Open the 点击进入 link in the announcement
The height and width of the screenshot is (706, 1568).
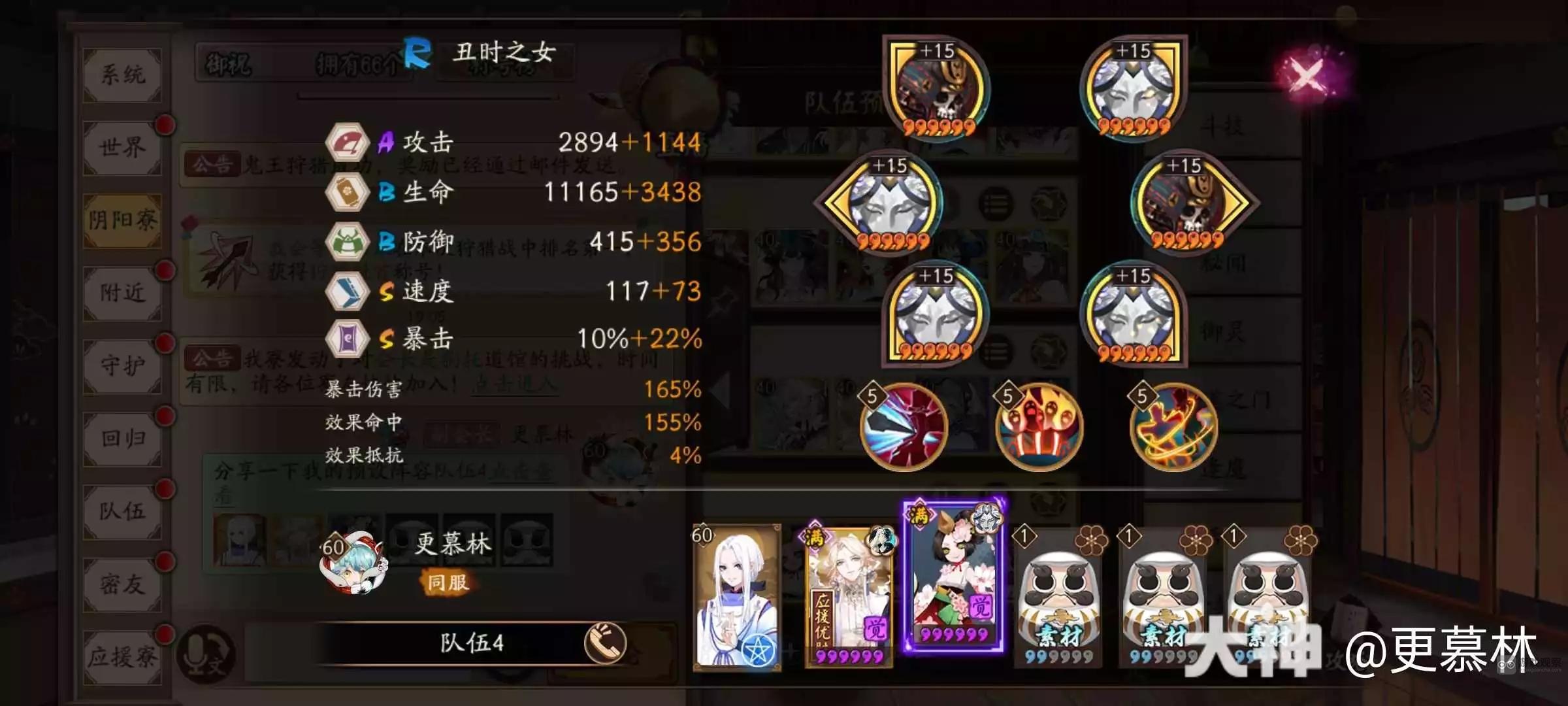(516, 387)
